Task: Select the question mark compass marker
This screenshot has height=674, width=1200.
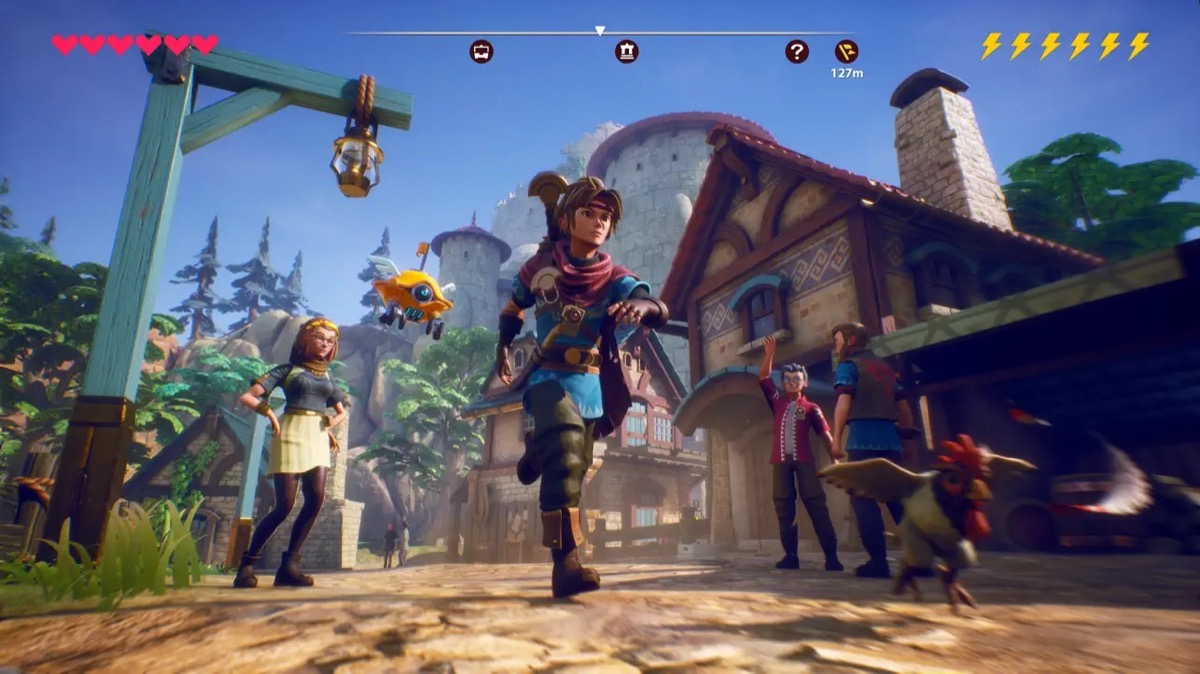Action: click(797, 51)
